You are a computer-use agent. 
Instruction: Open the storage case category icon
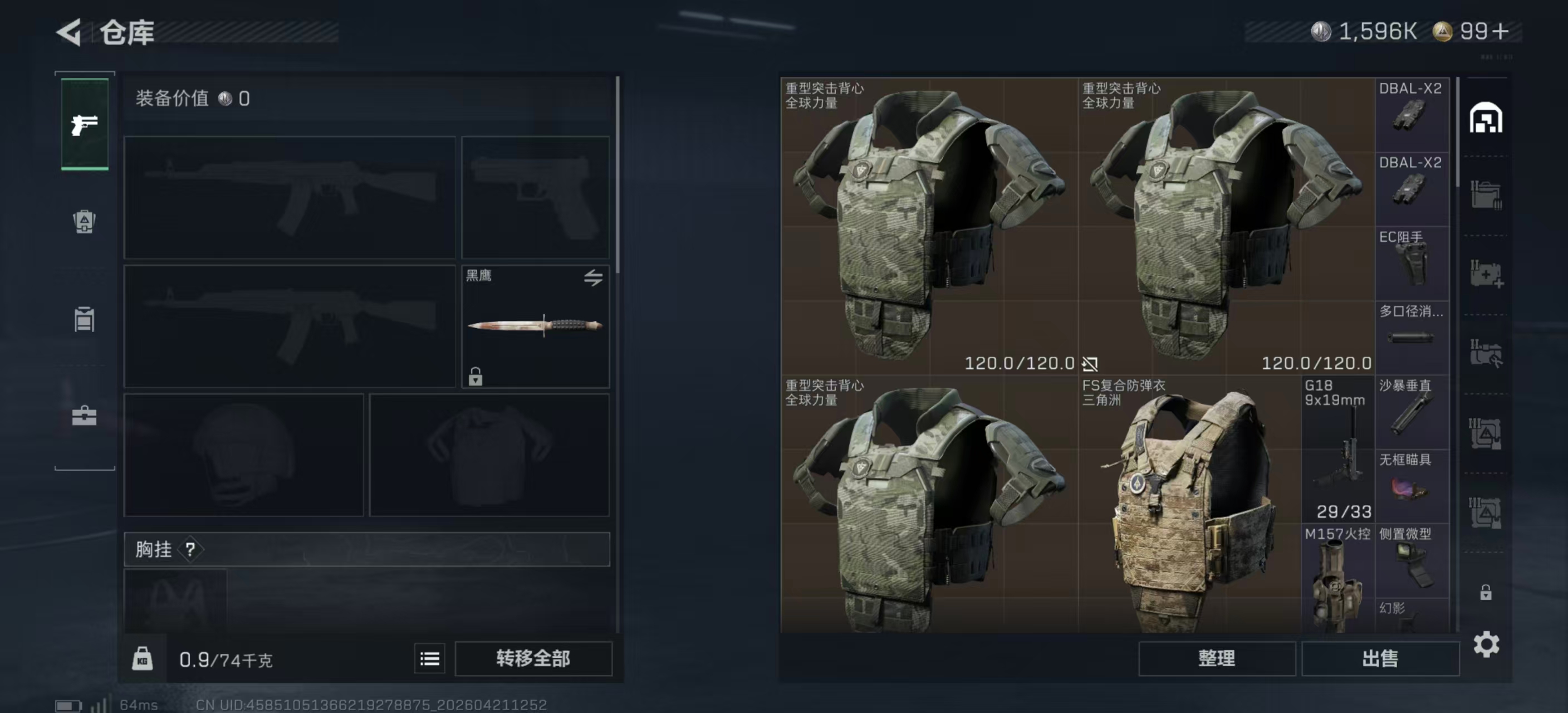[x=85, y=414]
